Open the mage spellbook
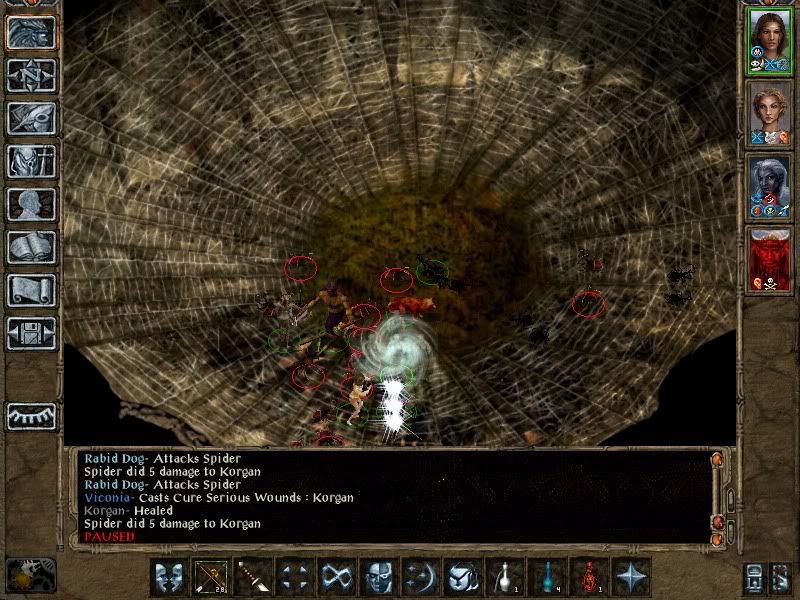This screenshot has height=600, width=800. click(31, 247)
